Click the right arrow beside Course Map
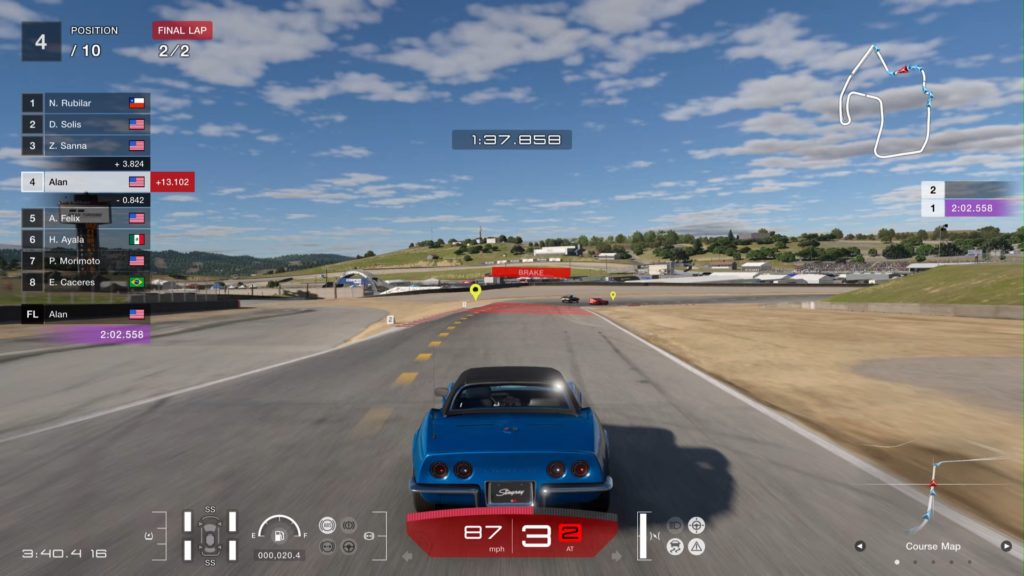 pos(1006,546)
